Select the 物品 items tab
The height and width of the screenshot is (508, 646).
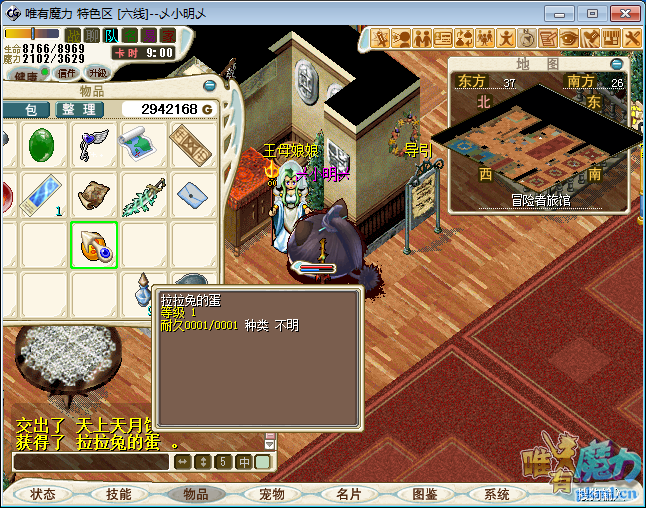click(195, 494)
